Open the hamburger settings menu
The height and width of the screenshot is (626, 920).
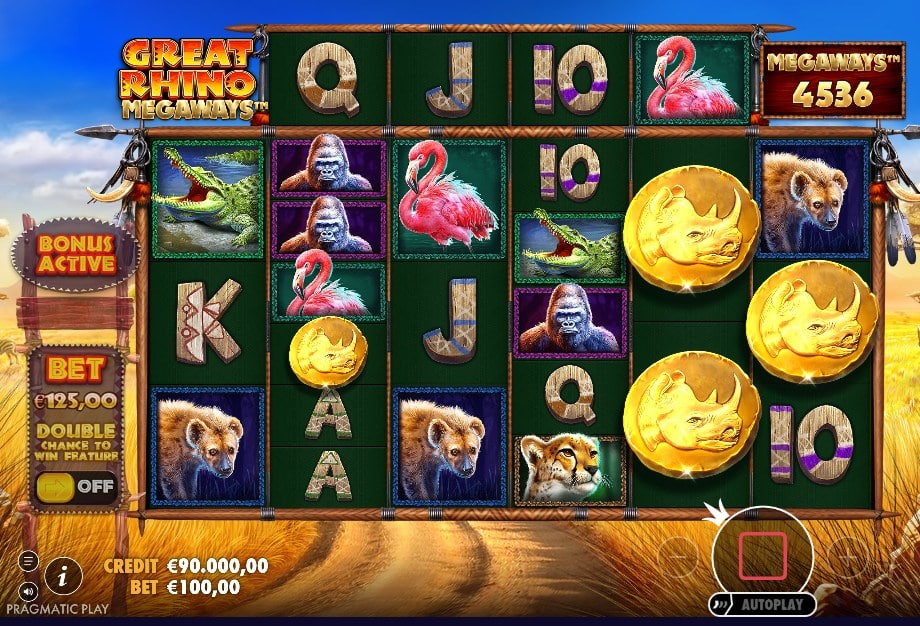tap(28, 561)
